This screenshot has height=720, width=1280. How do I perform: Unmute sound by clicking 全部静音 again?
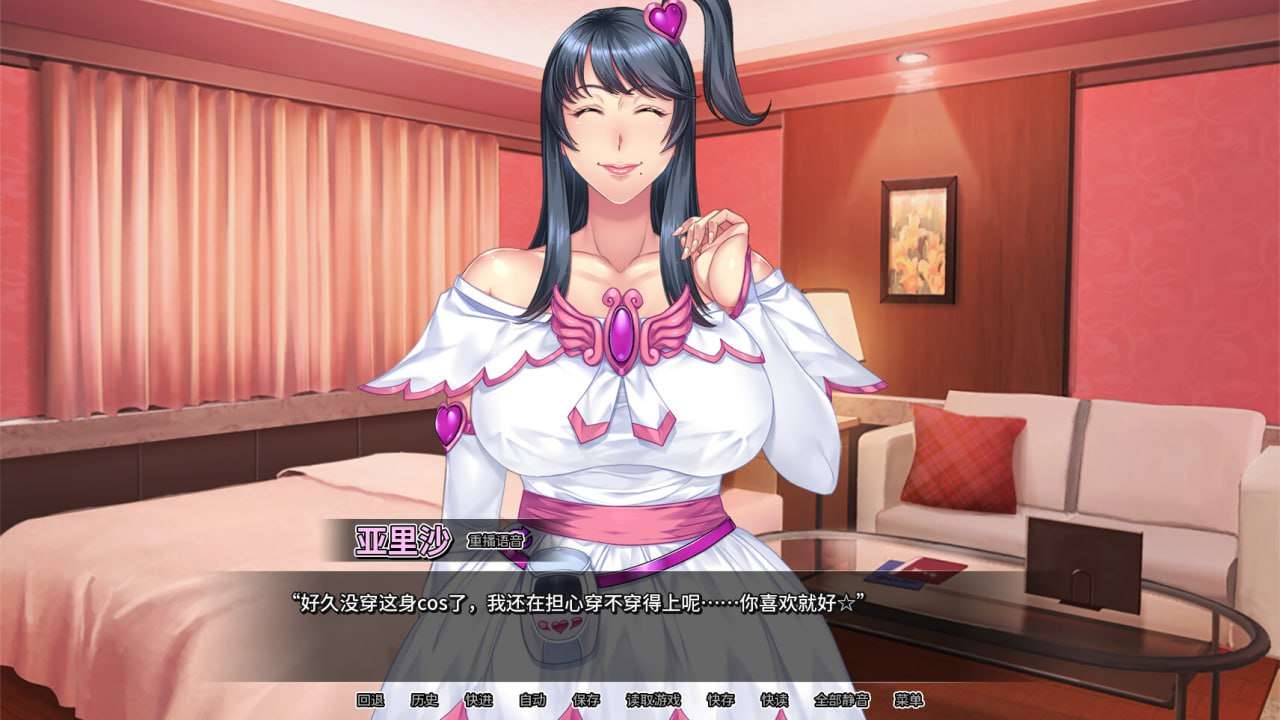[x=843, y=701]
